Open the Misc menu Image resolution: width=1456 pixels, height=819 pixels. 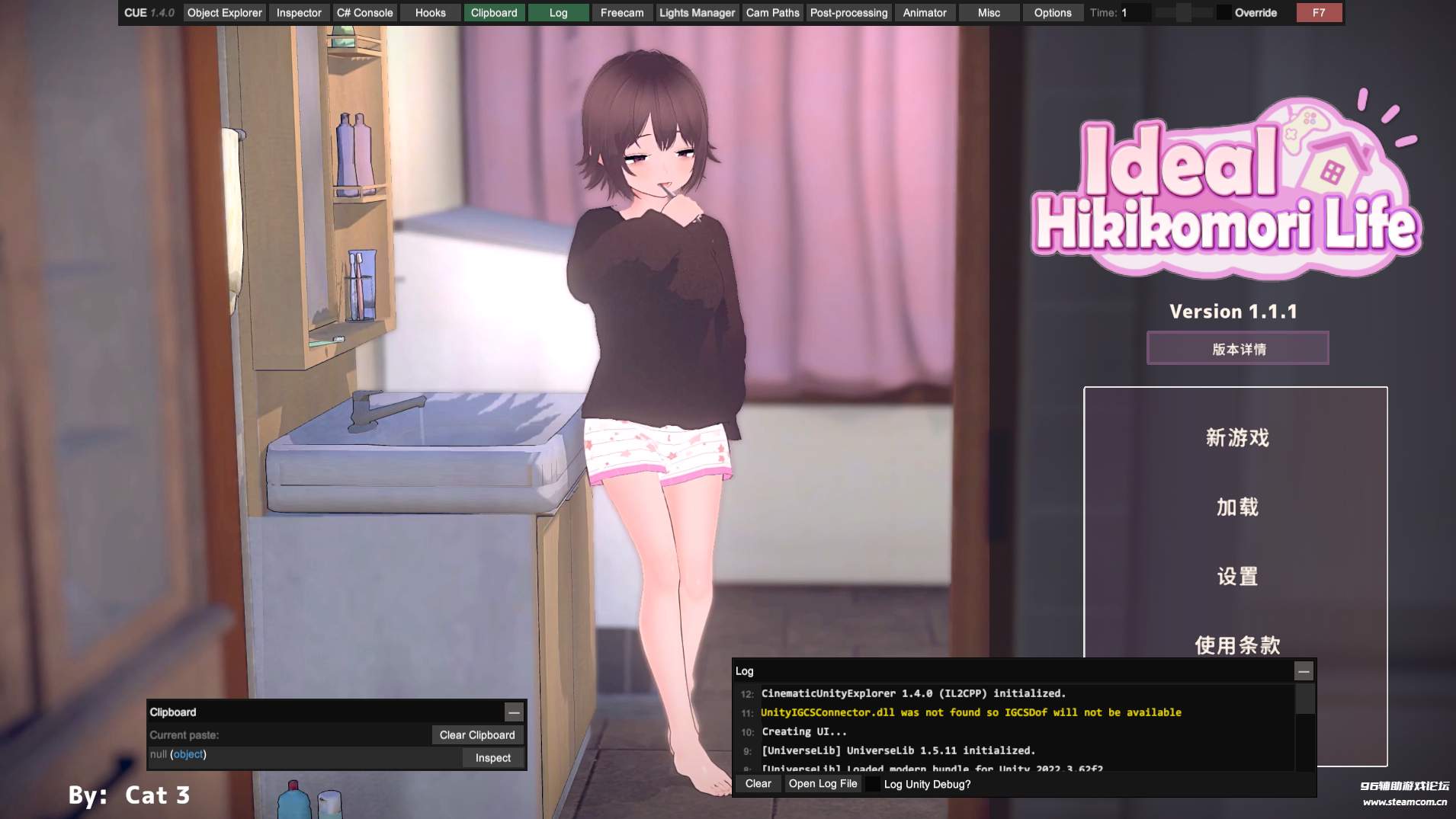(x=988, y=12)
